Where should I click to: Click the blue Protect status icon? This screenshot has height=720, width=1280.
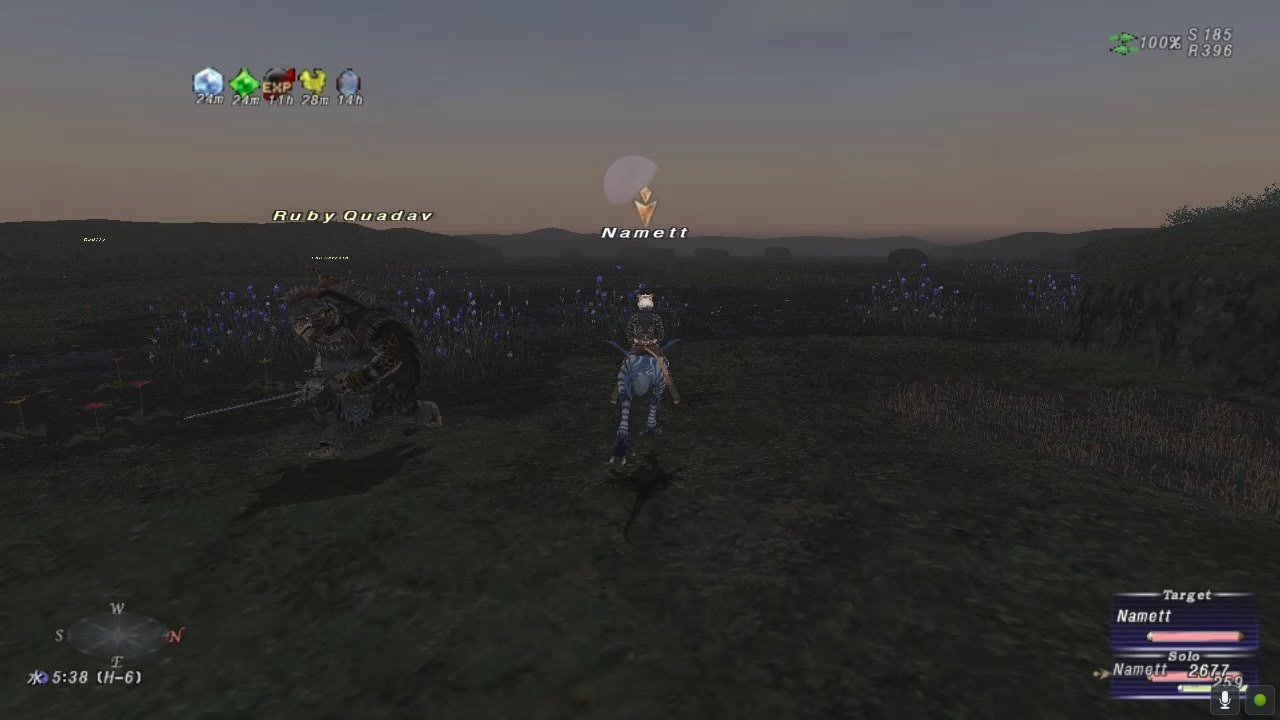[207, 82]
